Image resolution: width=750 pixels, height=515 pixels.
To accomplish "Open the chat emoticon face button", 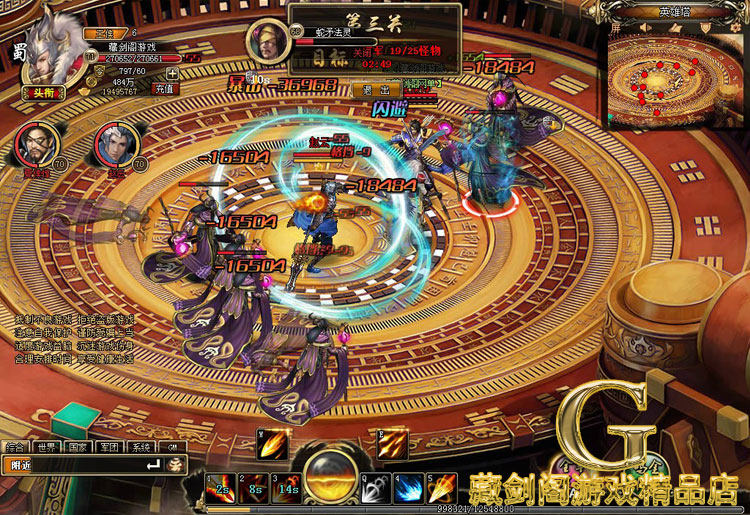I will click(175, 465).
